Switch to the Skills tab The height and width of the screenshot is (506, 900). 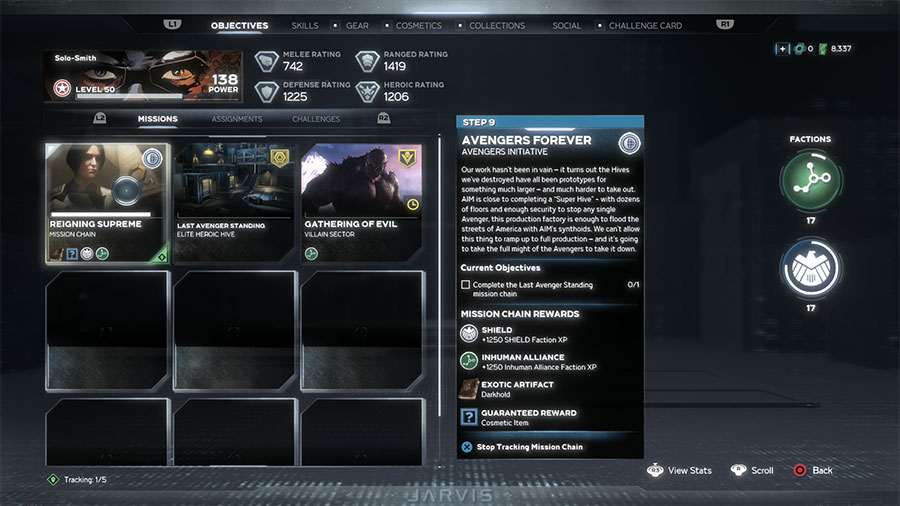305,26
